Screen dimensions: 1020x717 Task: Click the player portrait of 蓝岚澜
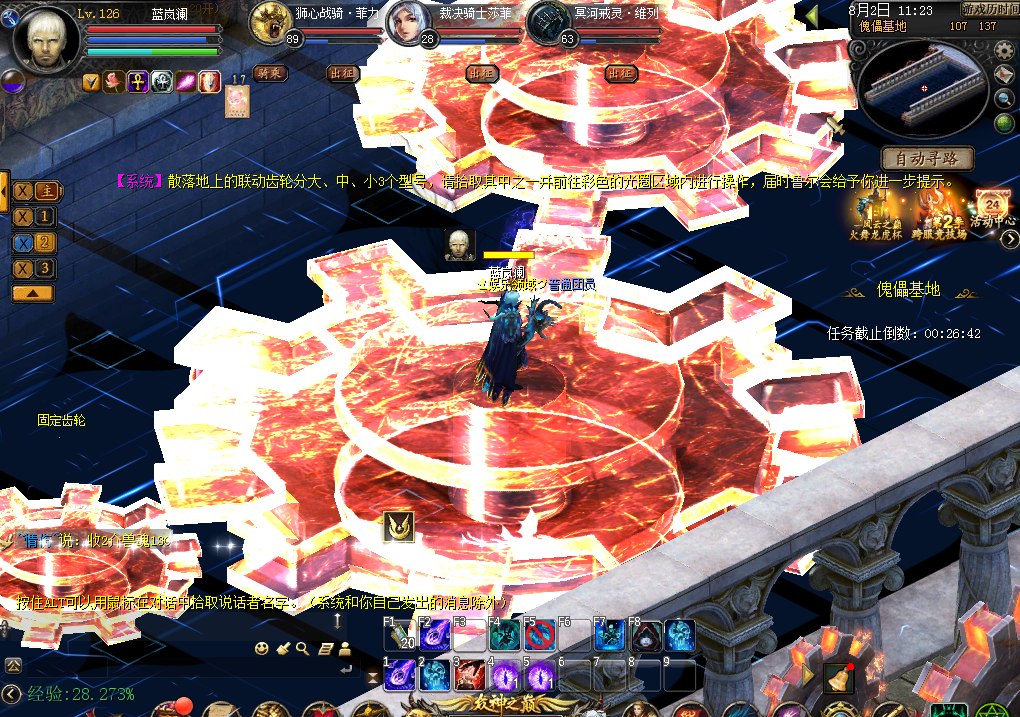[x=45, y=40]
